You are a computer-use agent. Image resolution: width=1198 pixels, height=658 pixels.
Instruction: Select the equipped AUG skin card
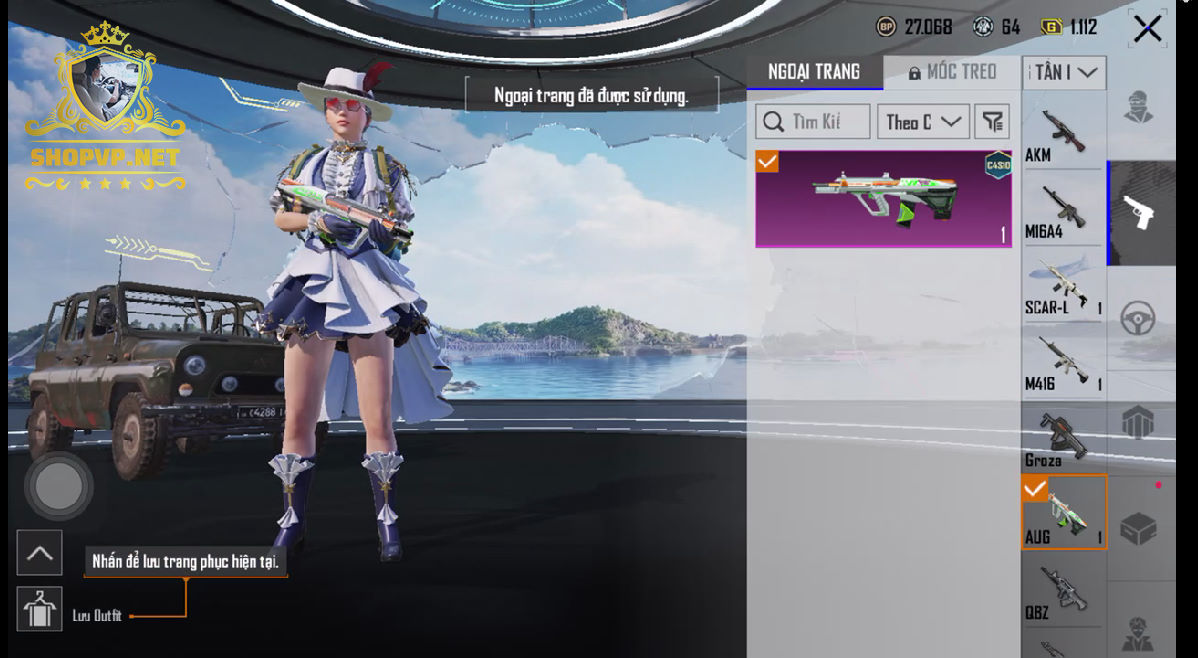tap(883, 198)
